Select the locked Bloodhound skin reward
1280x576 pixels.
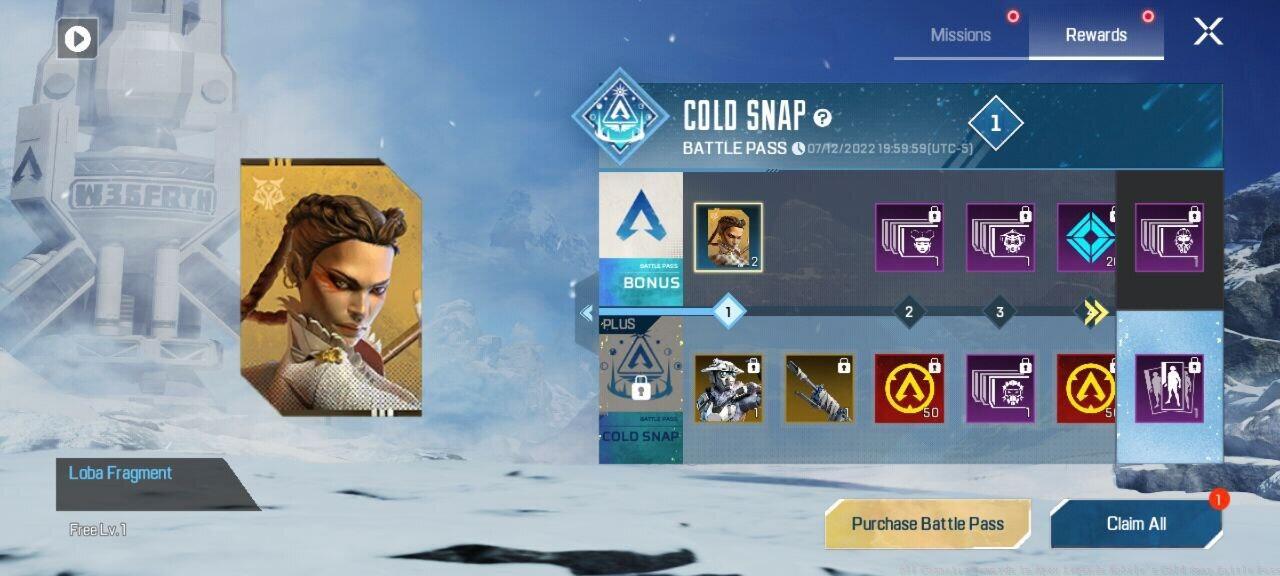[x=728, y=387]
